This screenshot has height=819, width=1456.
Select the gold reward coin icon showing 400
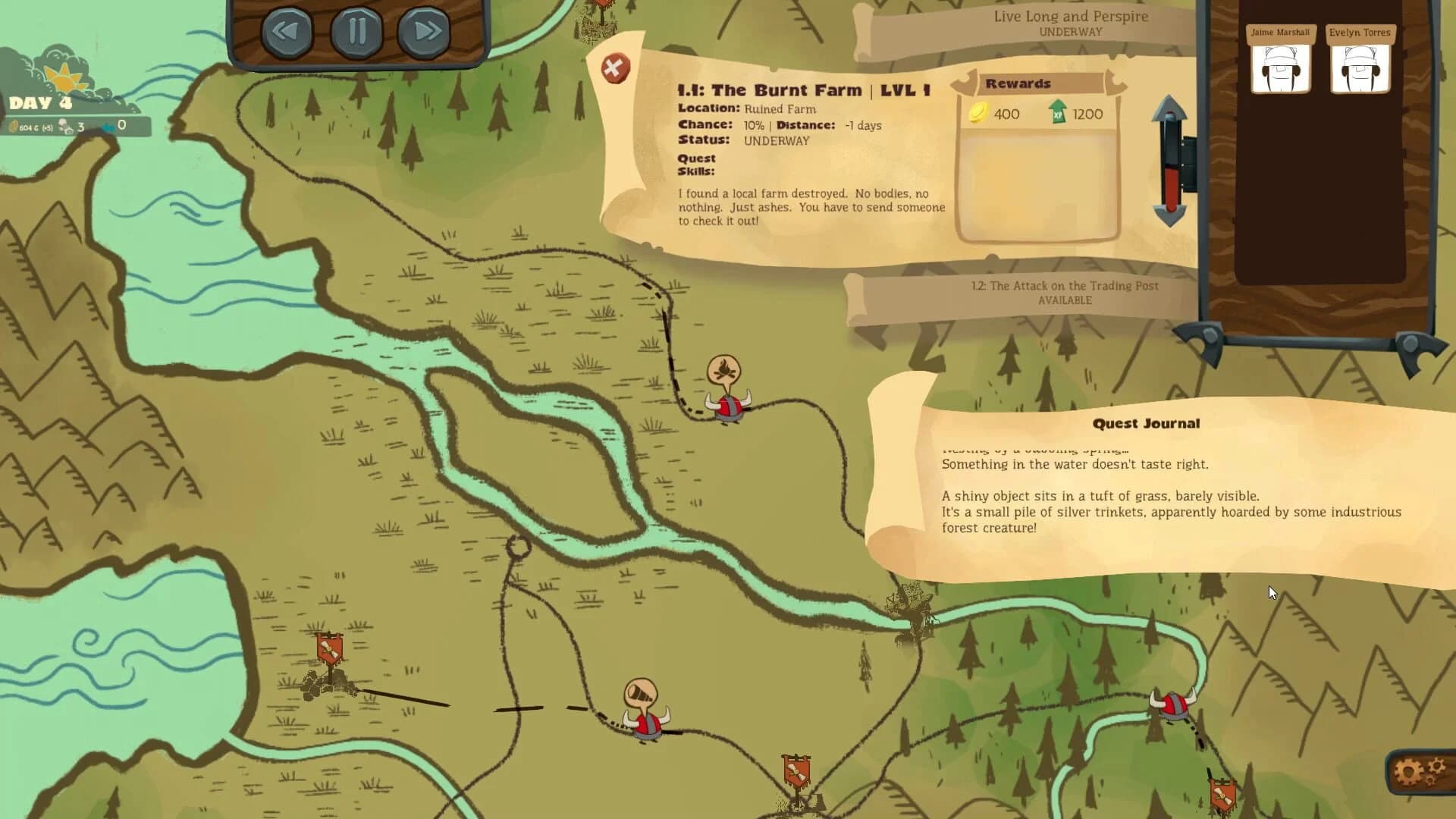[x=978, y=114]
